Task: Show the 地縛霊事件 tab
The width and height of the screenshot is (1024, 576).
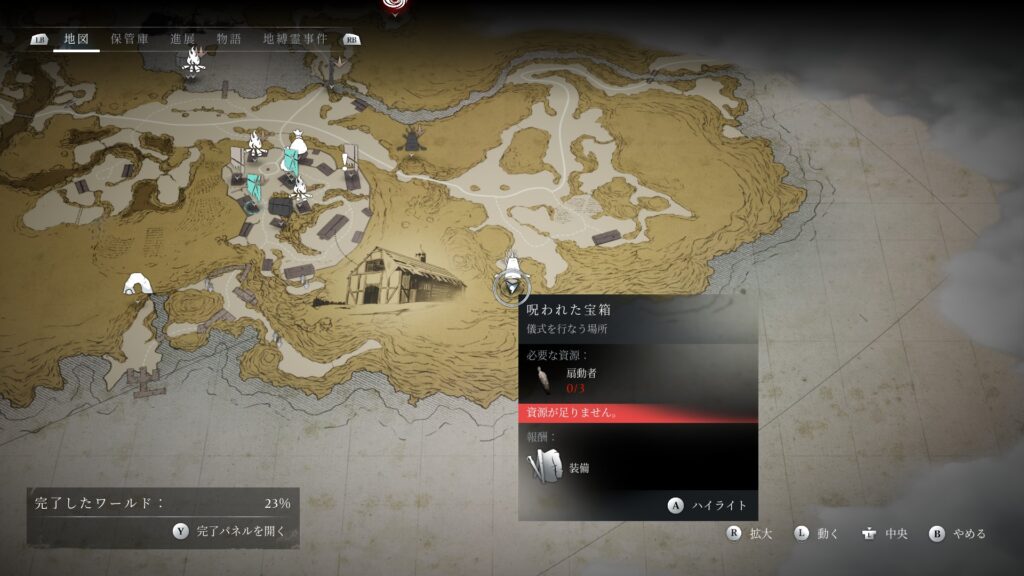Action: (295, 39)
